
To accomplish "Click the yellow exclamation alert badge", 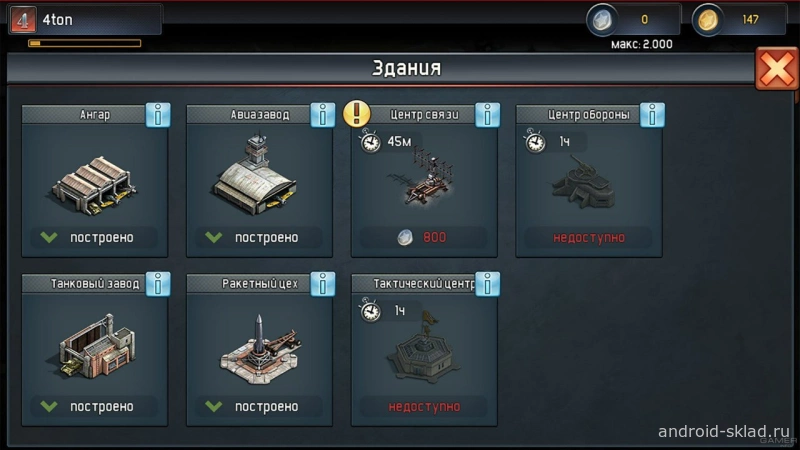I will tap(357, 113).
